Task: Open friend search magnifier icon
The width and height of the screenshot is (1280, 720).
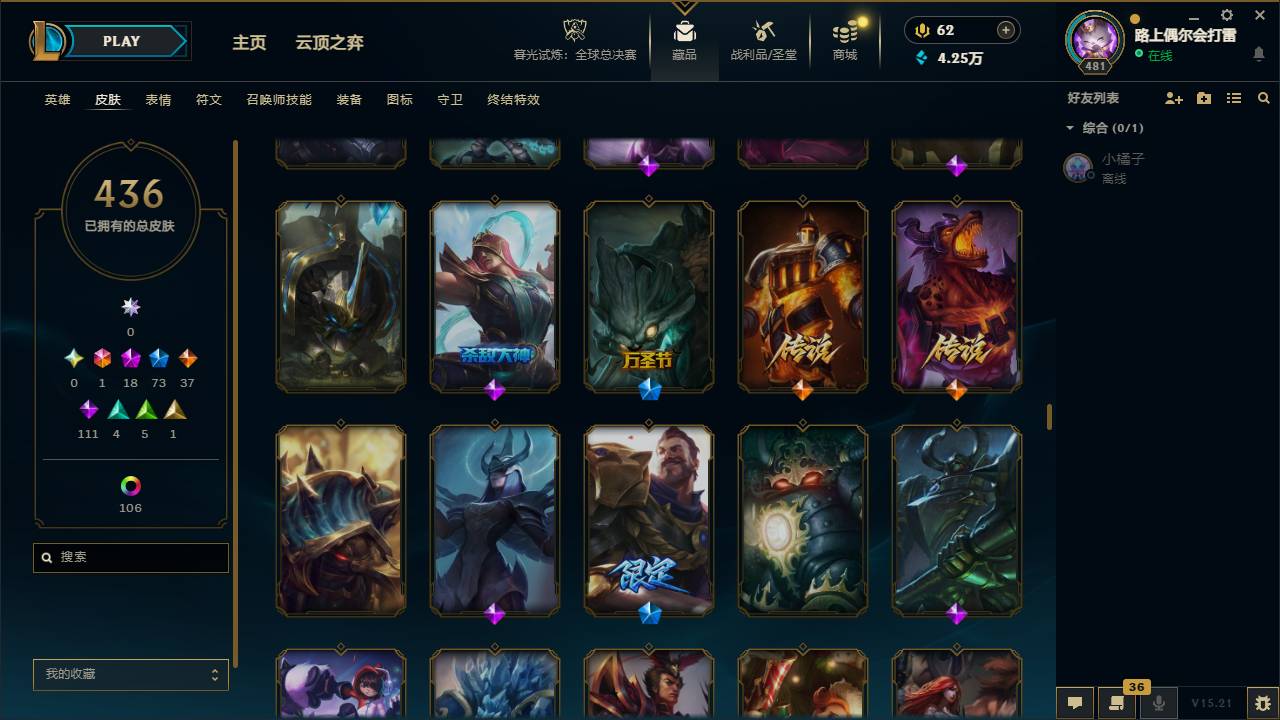Action: 1263,98
